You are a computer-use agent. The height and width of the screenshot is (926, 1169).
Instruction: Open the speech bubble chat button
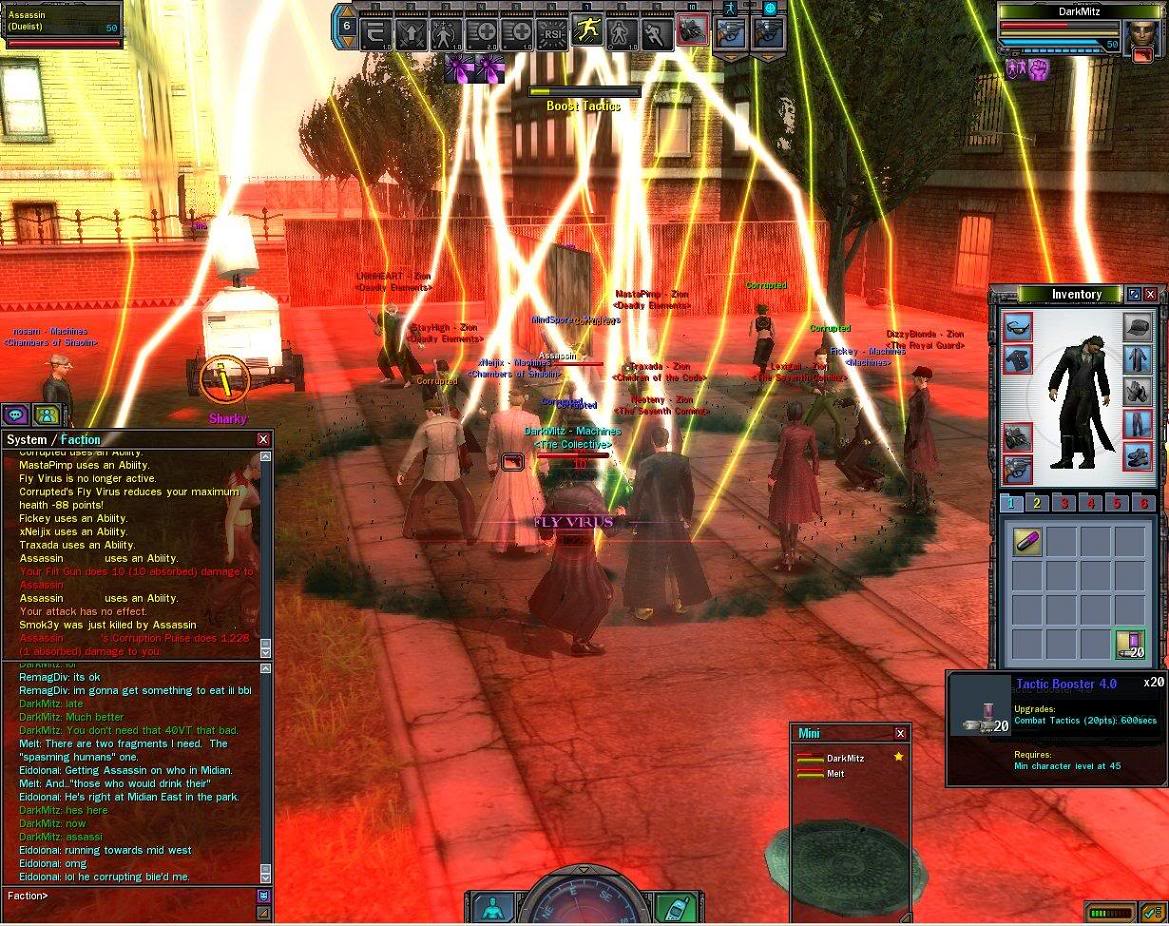pyautogui.click(x=16, y=414)
